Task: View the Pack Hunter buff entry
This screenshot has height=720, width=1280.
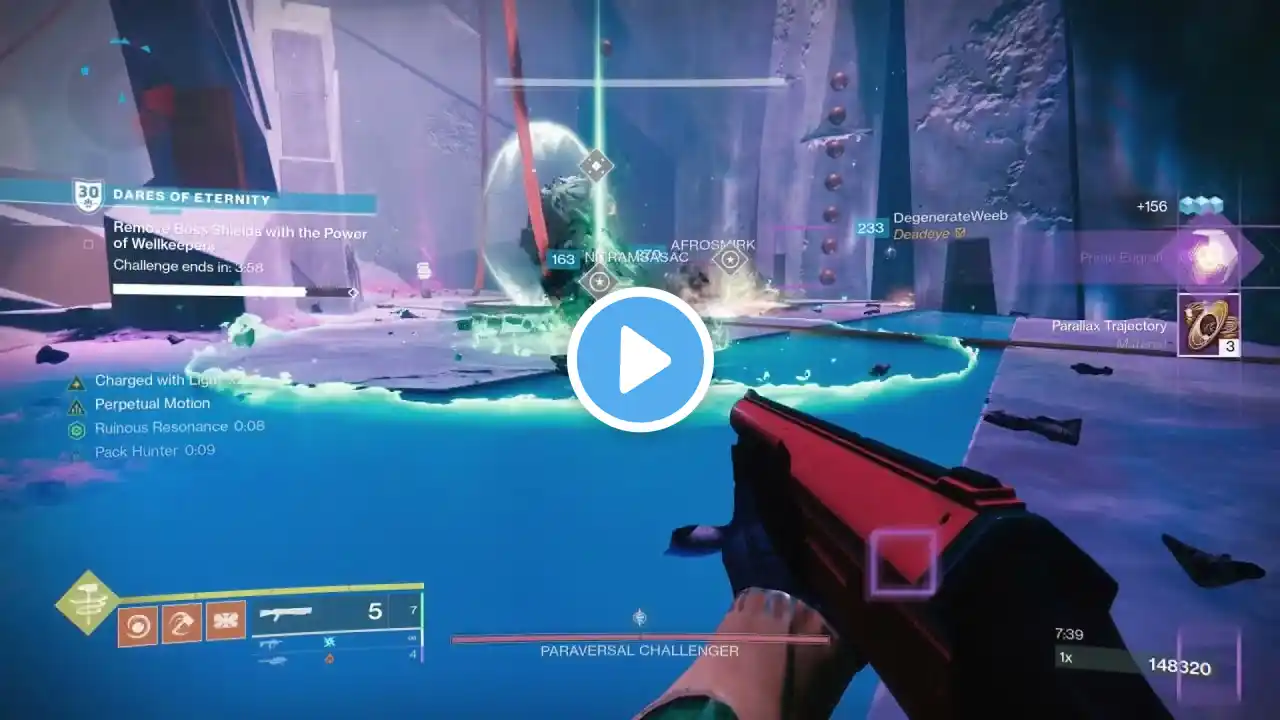Action: pyautogui.click(x=150, y=451)
